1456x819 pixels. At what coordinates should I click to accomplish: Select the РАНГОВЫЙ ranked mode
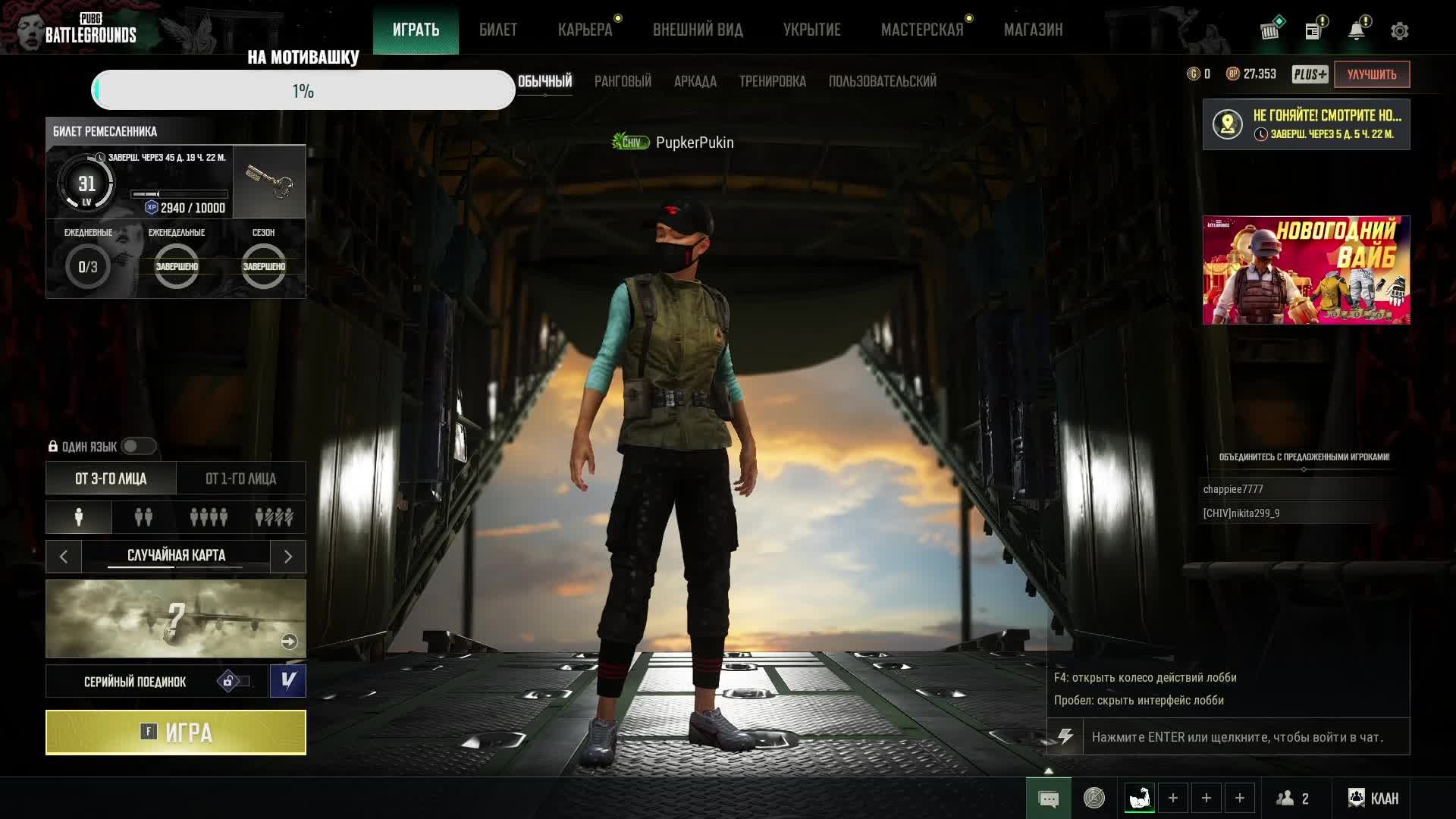point(623,81)
